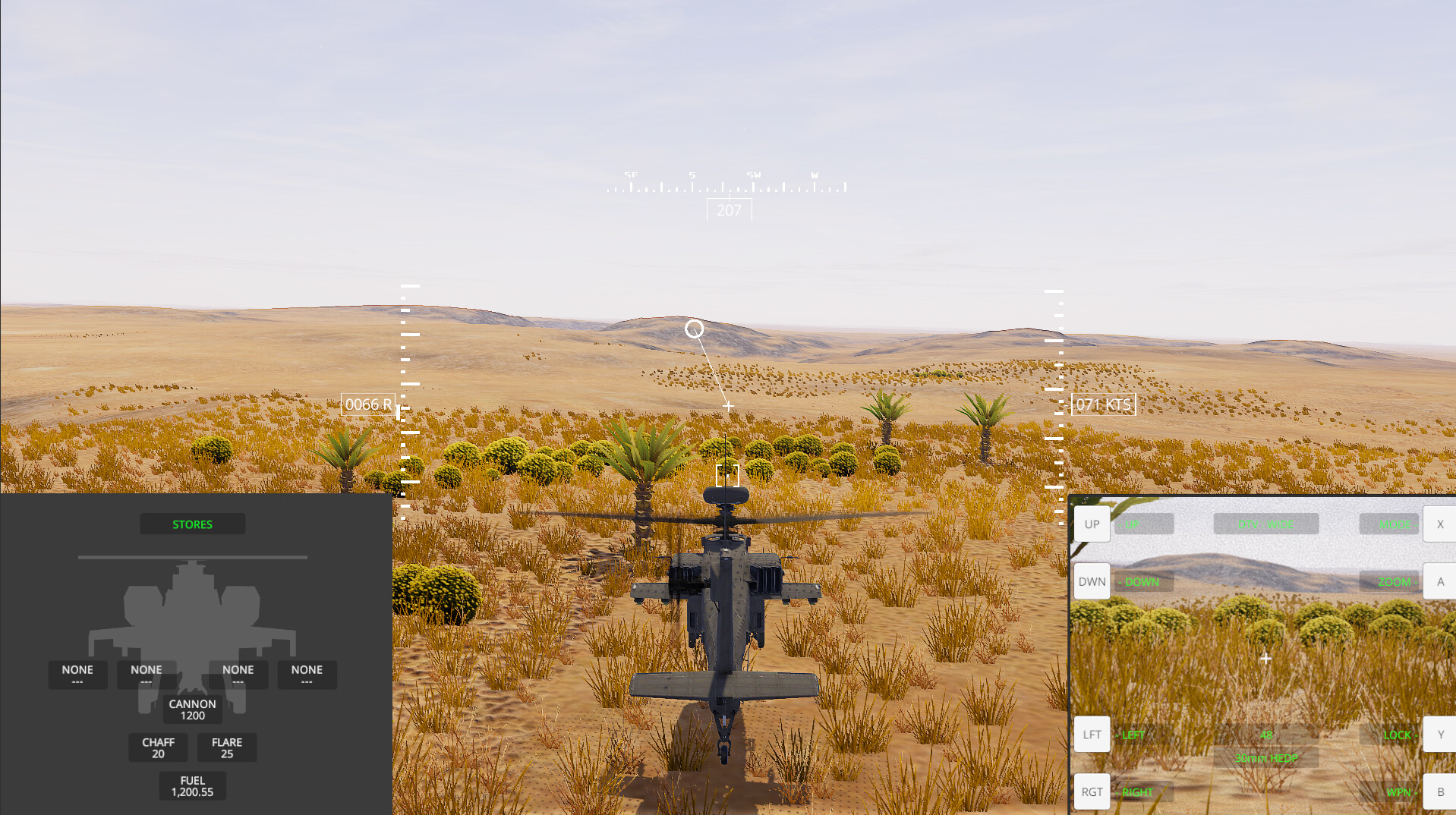Click the CANNON 1200 ammo readout
This screenshot has height=815, width=1456.
192,710
